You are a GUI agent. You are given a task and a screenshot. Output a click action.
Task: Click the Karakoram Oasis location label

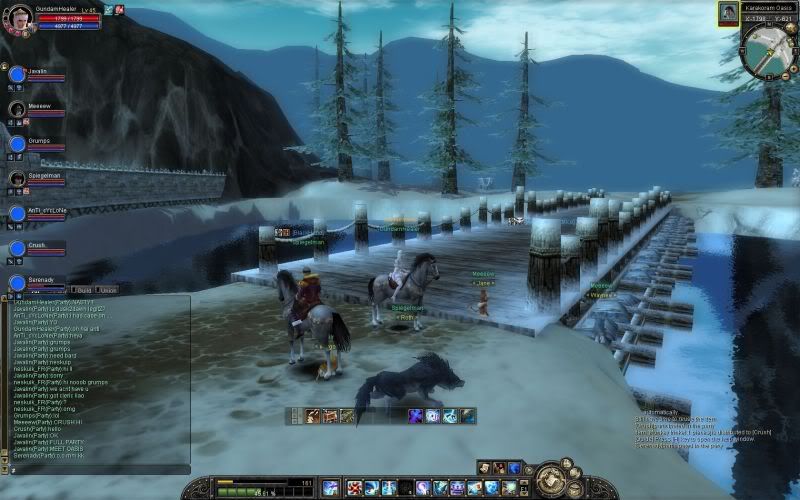click(768, 6)
